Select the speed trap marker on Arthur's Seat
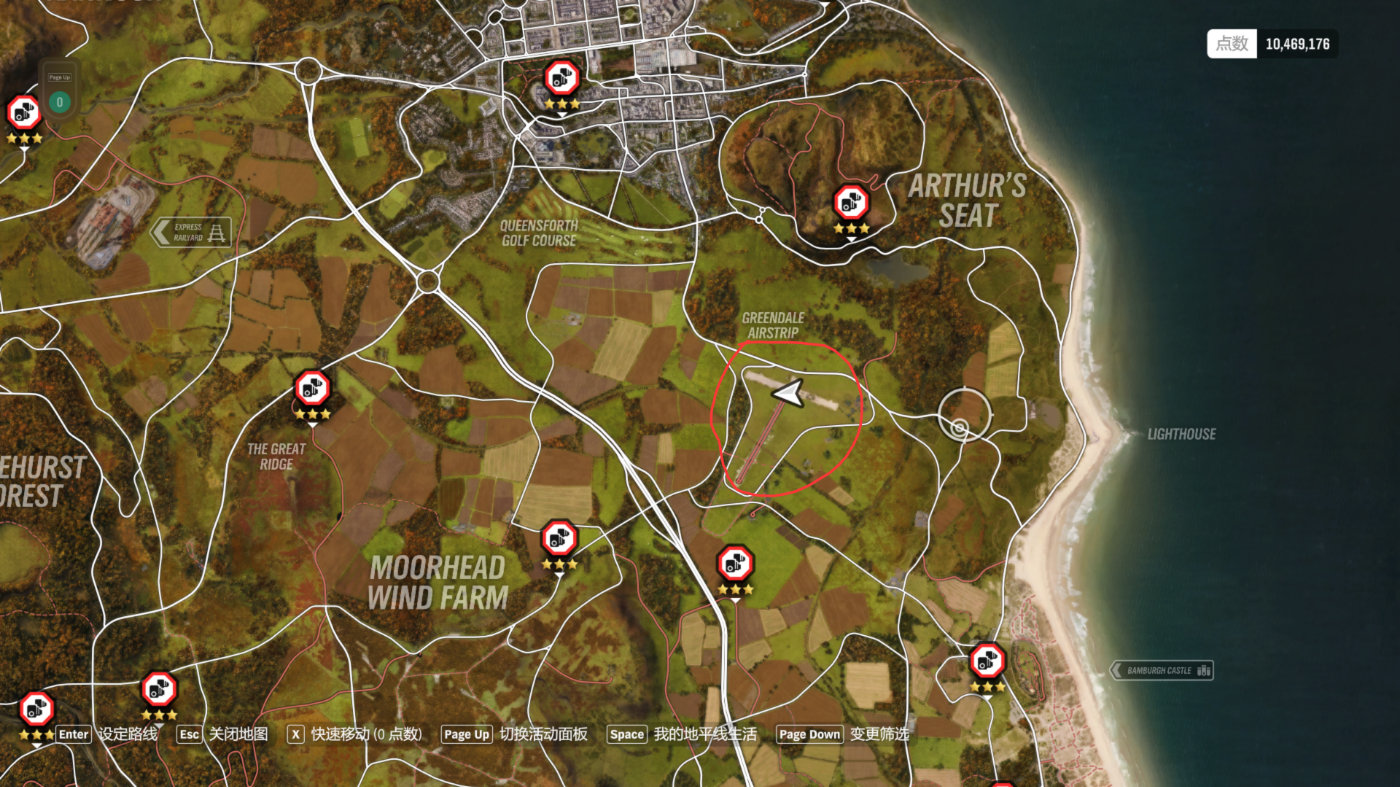Viewport: 1400px width, 787px height. point(851,203)
